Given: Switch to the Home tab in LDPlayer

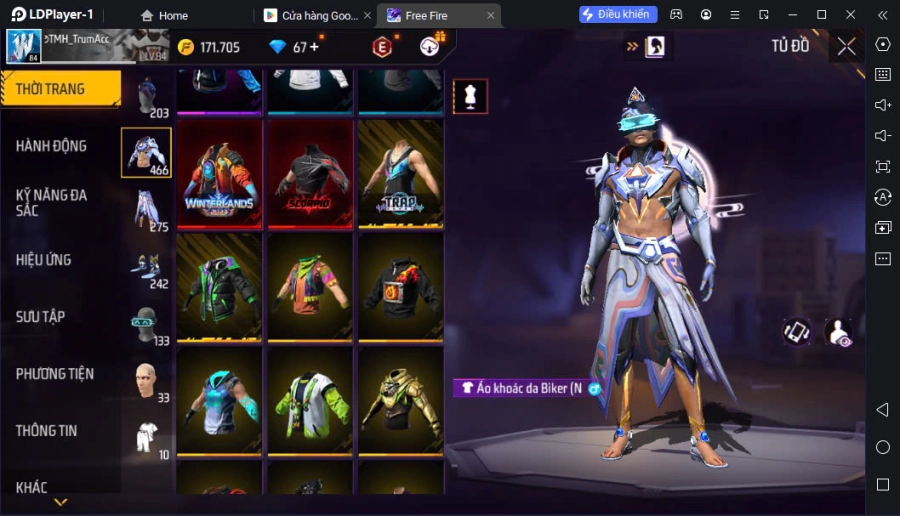Looking at the screenshot, I should [164, 15].
